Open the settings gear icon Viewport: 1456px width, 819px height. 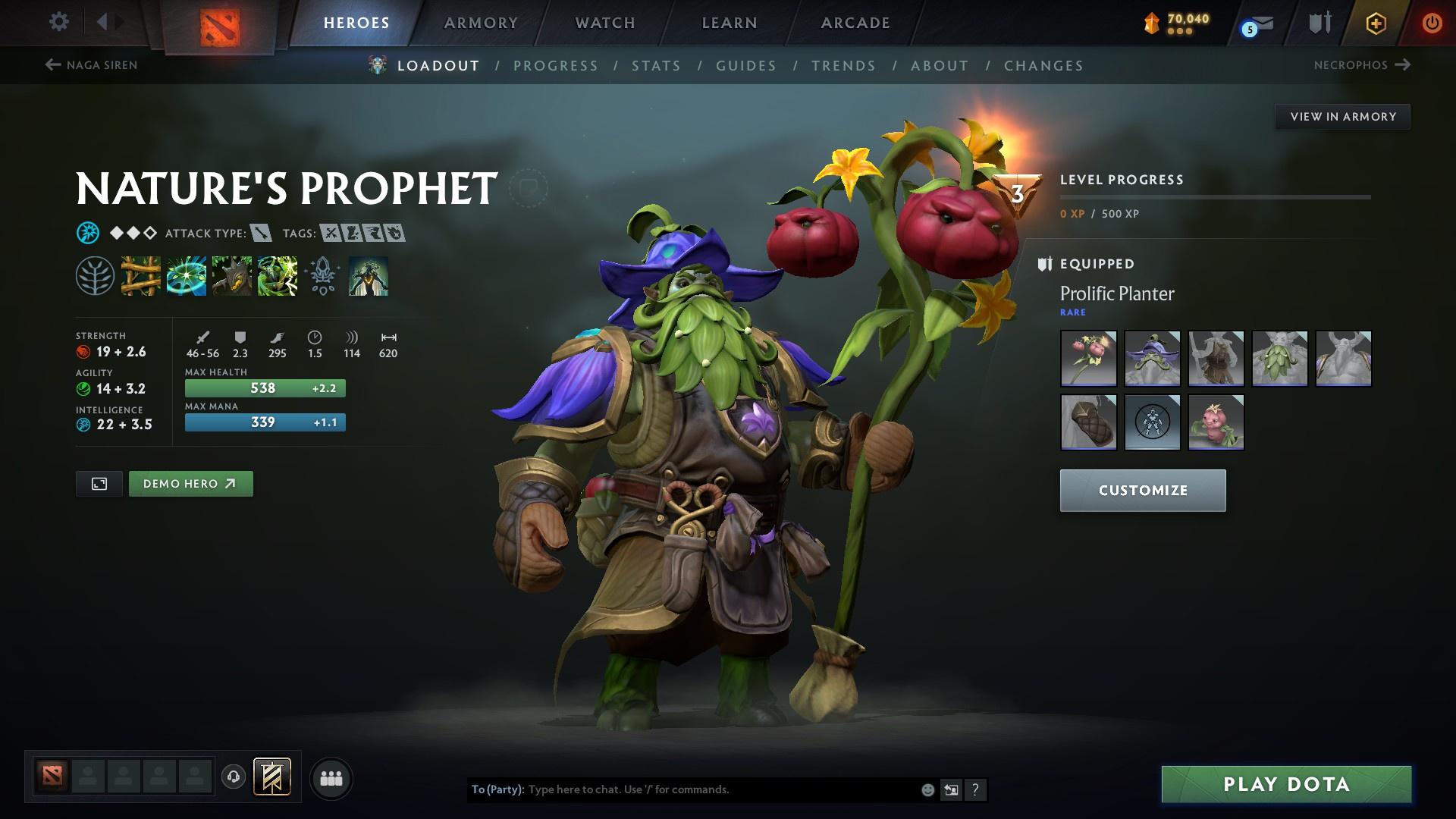click(58, 22)
